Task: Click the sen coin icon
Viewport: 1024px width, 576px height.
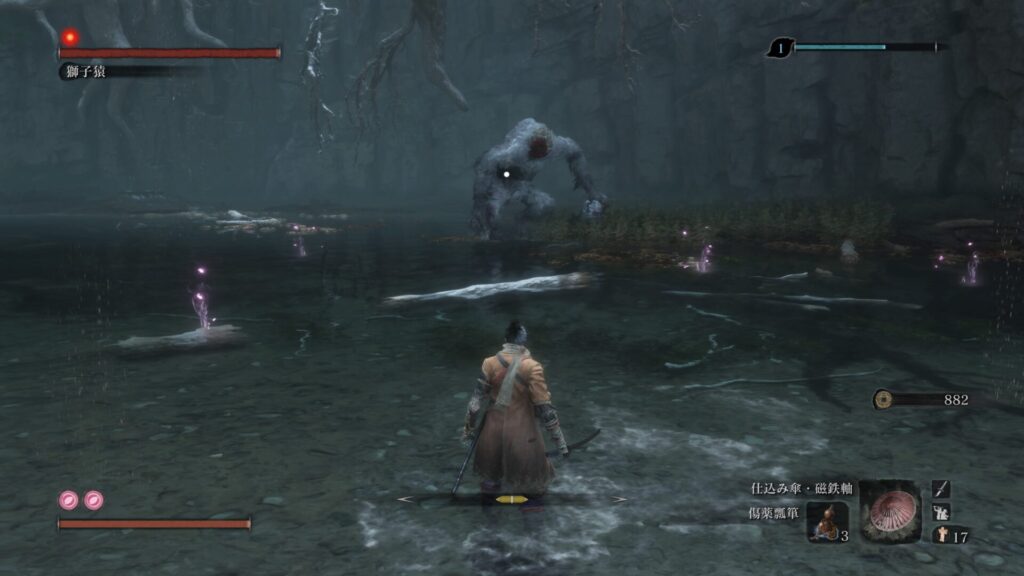Action: coord(883,399)
